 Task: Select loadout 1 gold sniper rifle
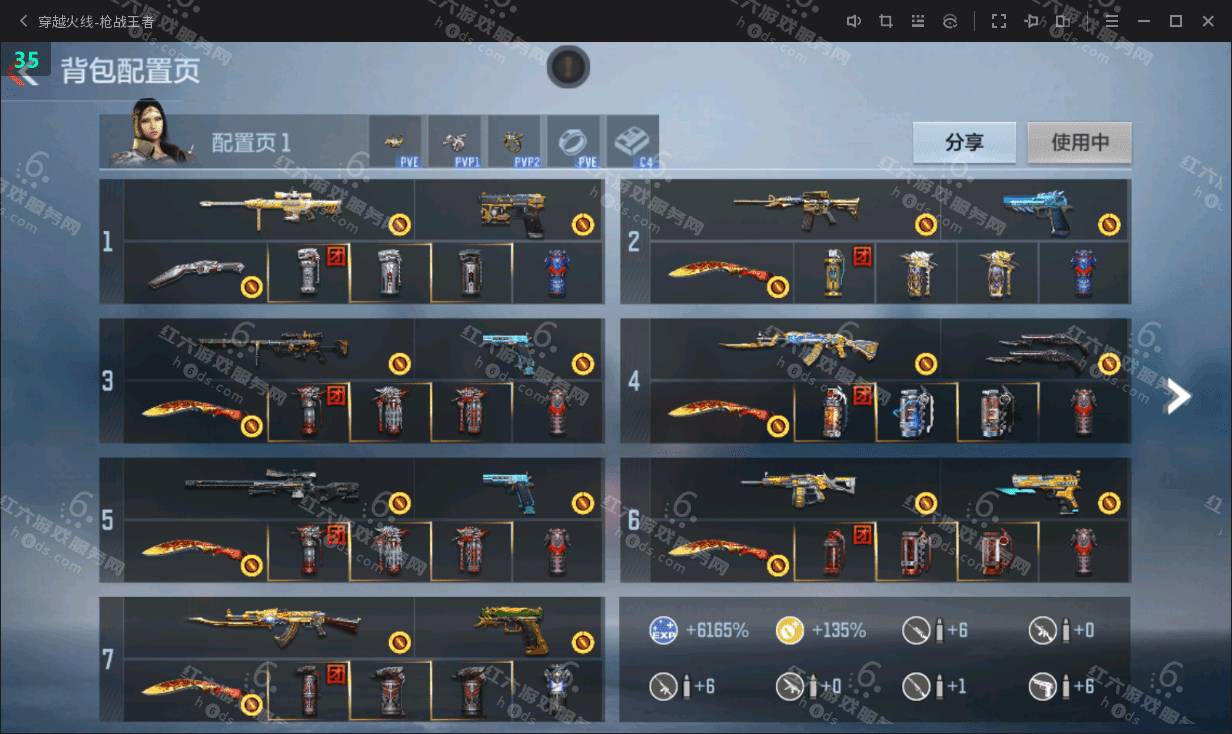point(270,210)
